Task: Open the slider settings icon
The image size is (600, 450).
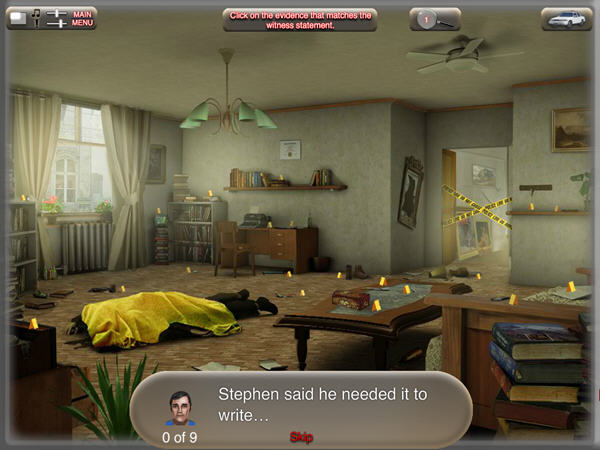Action: pyautogui.click(x=56, y=18)
